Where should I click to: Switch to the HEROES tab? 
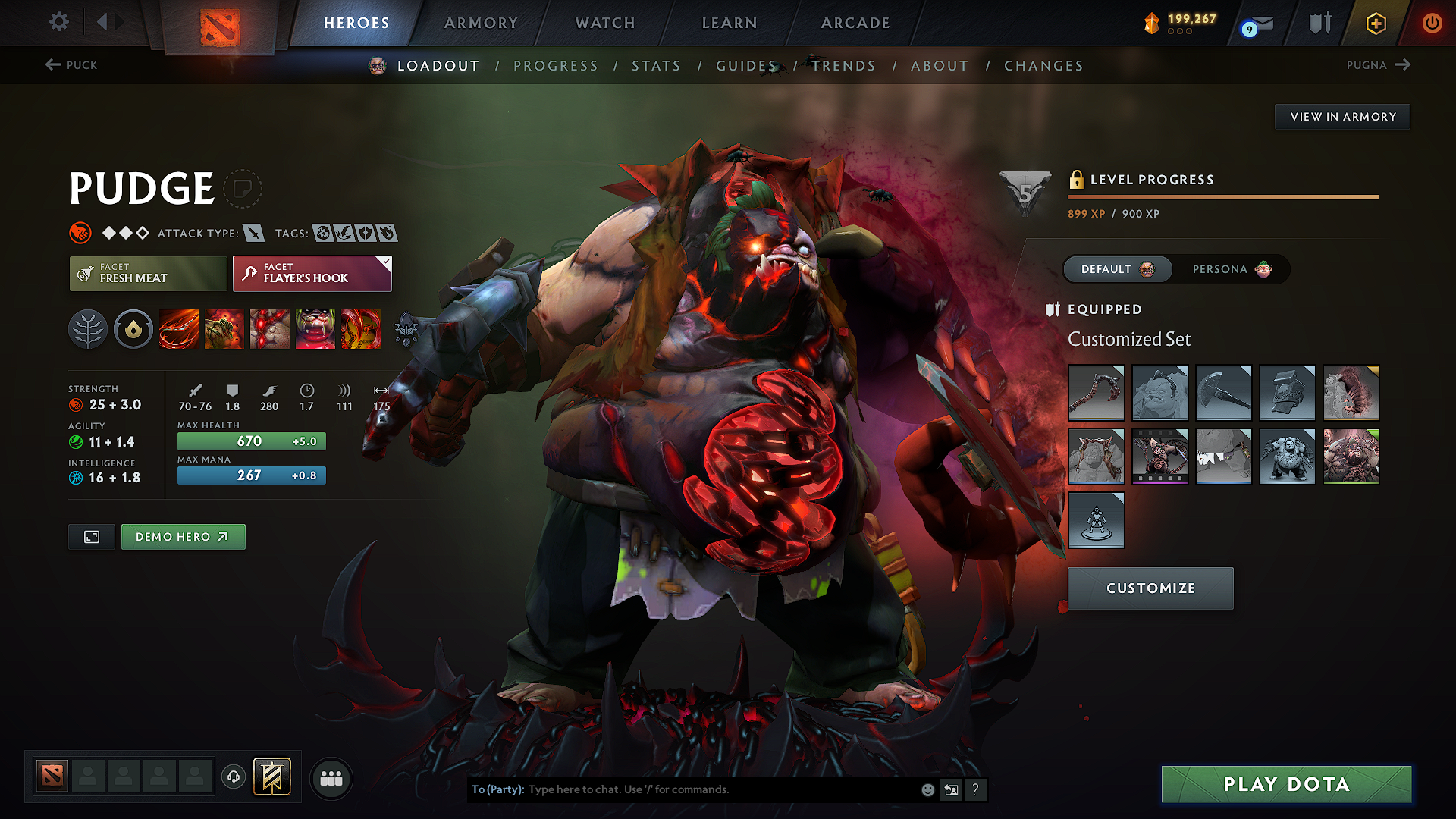pyautogui.click(x=356, y=23)
